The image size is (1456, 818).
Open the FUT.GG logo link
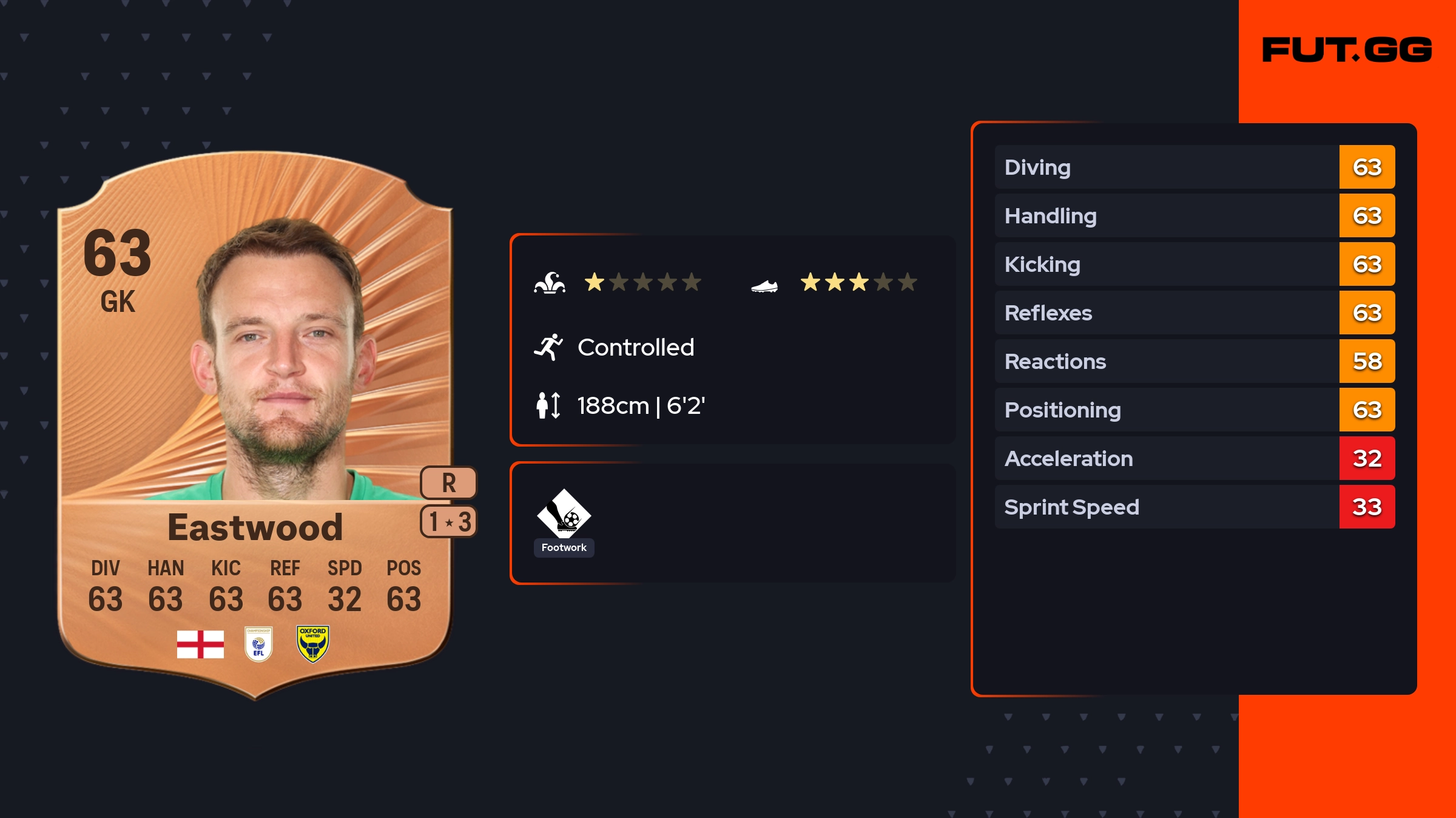pyautogui.click(x=1347, y=50)
